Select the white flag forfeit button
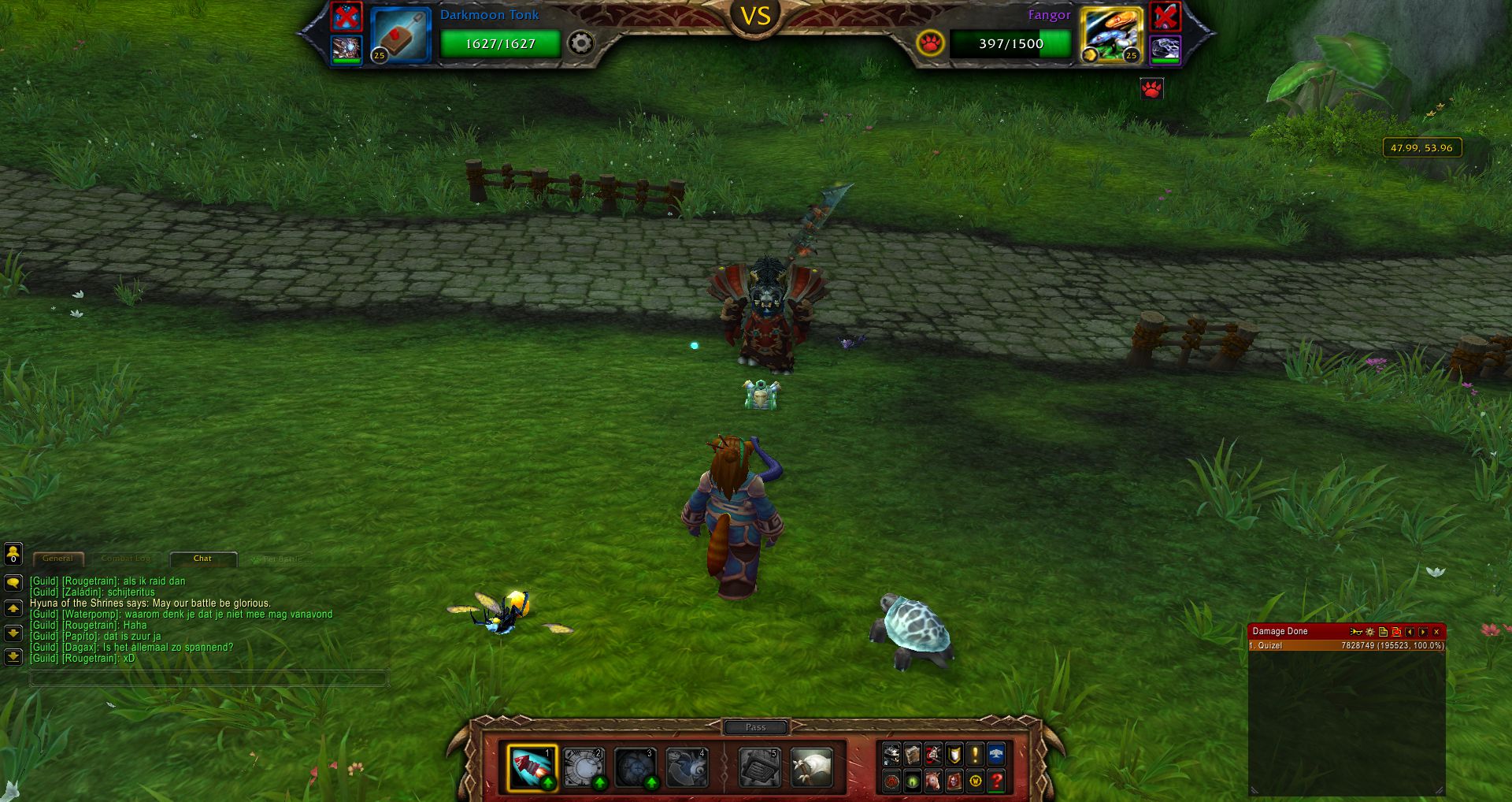The image size is (1512, 802). click(811, 767)
